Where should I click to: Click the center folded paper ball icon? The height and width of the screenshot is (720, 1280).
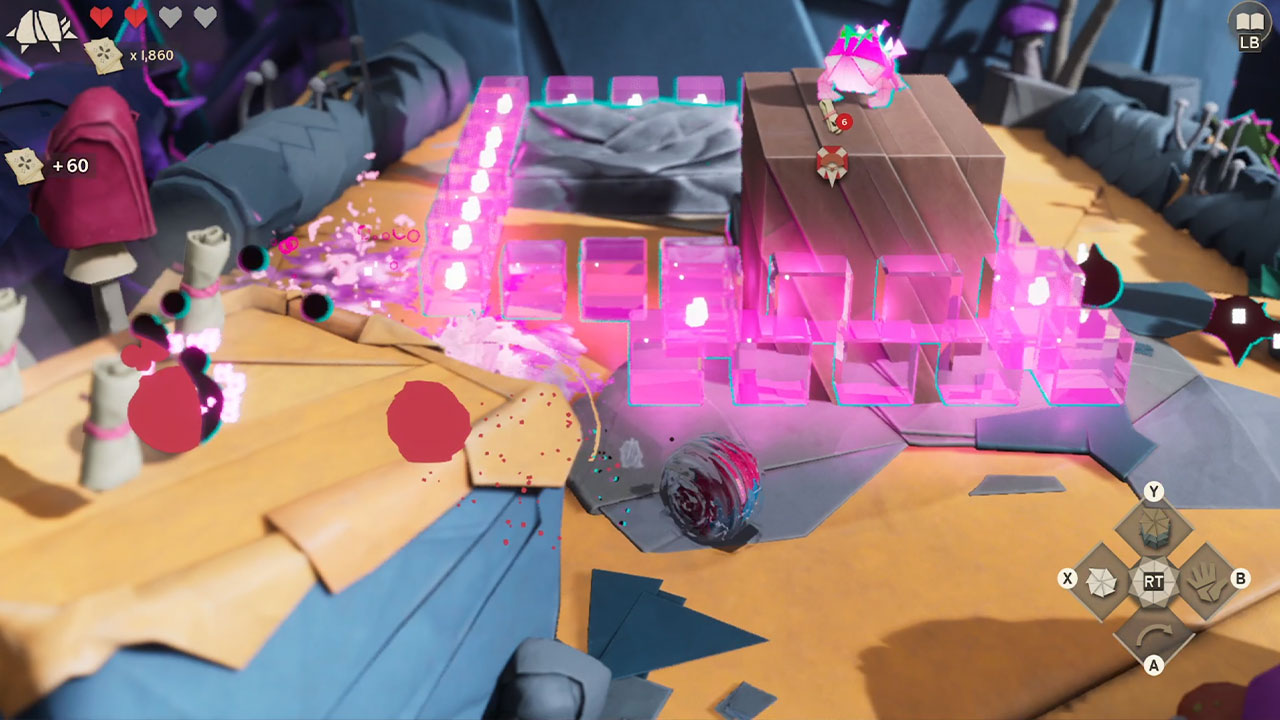[1154, 580]
